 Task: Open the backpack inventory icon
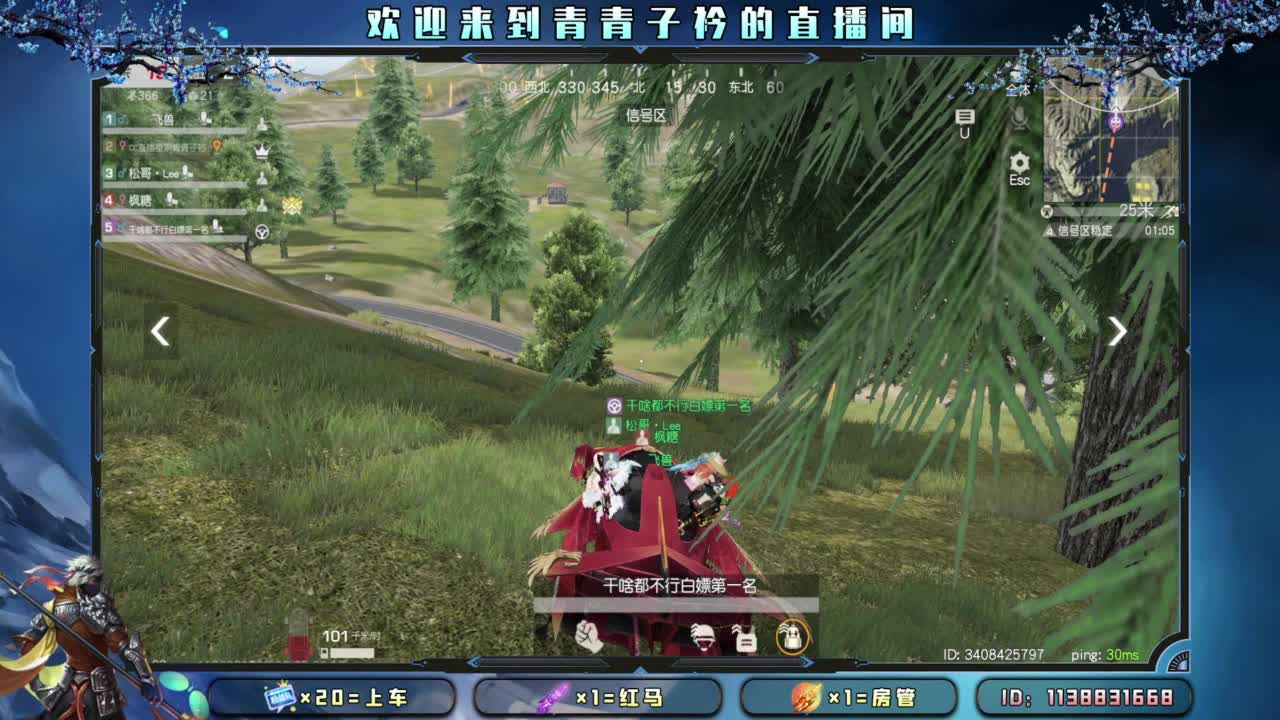[791, 638]
